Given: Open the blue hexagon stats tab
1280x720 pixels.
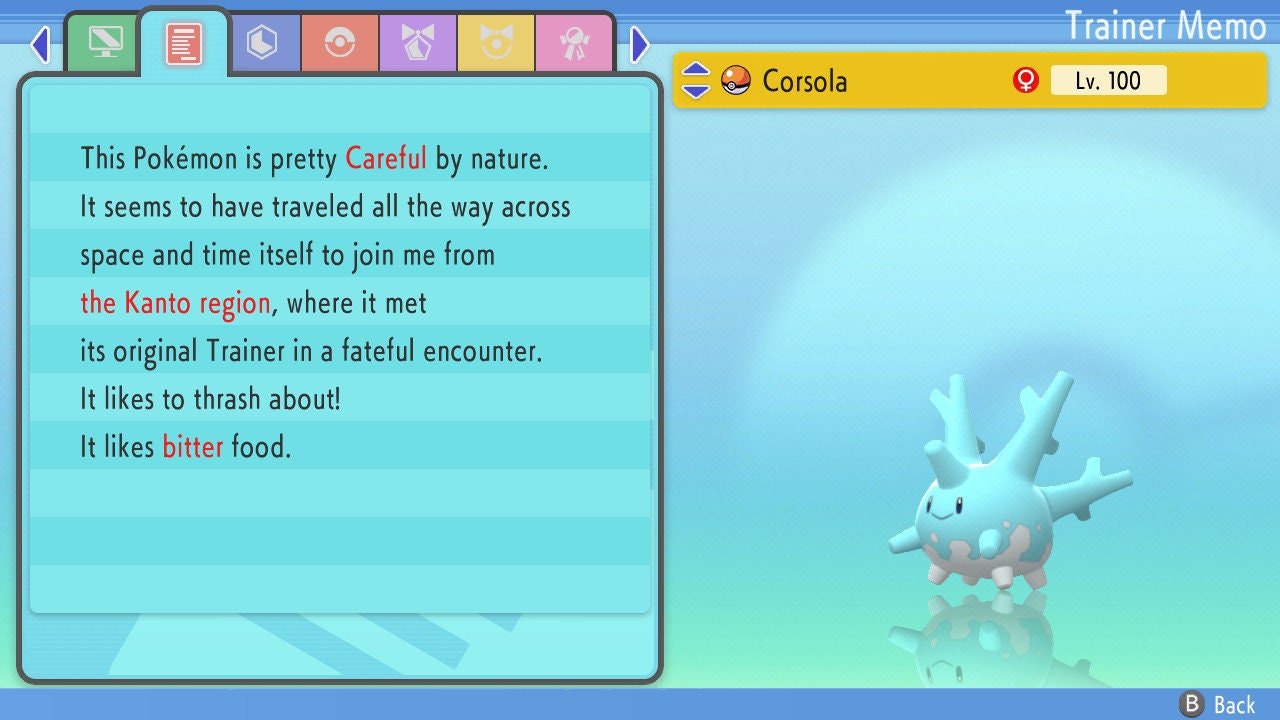Looking at the screenshot, I should coord(262,43).
